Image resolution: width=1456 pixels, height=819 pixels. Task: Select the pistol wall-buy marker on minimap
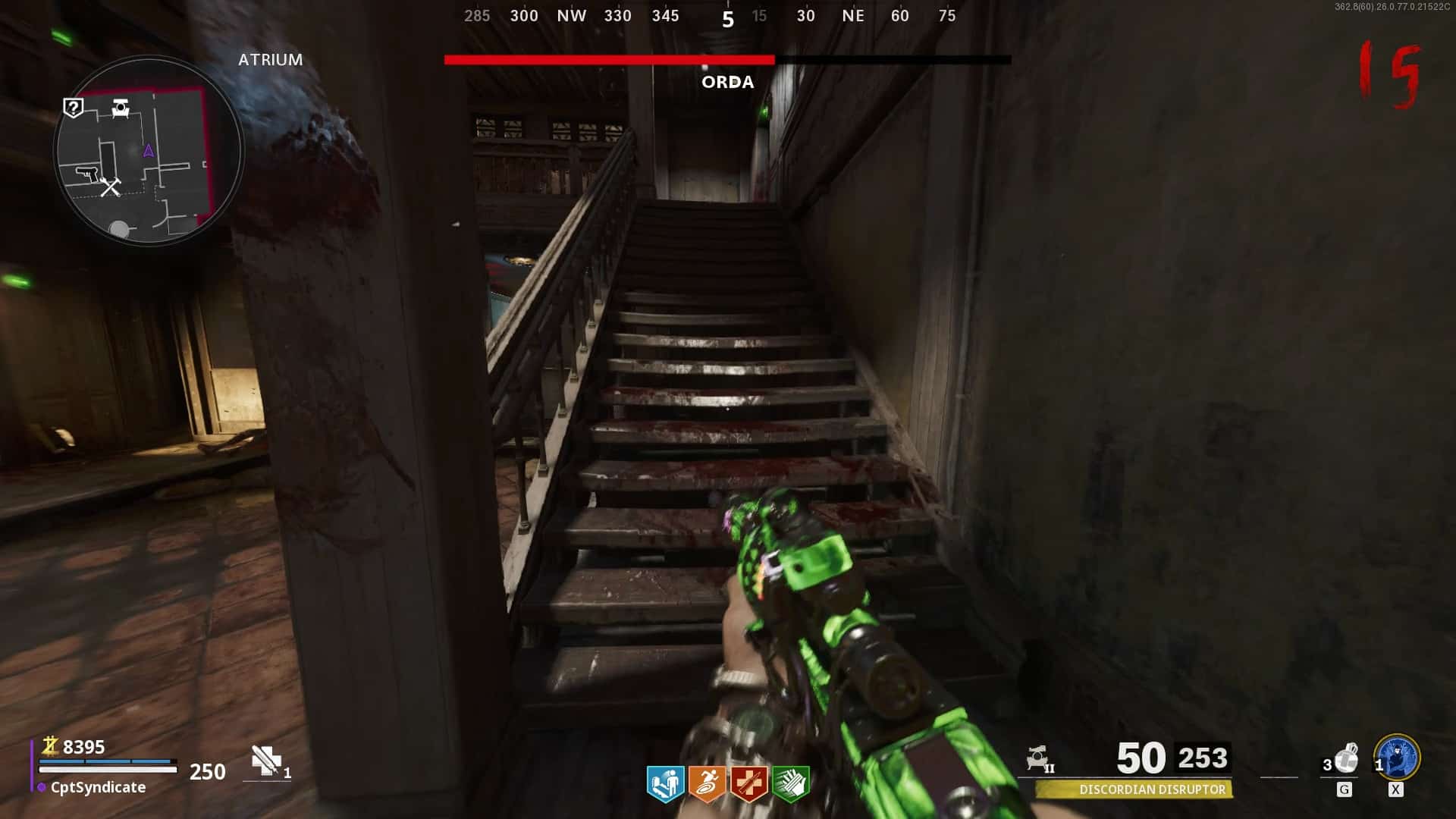pyautogui.click(x=88, y=174)
